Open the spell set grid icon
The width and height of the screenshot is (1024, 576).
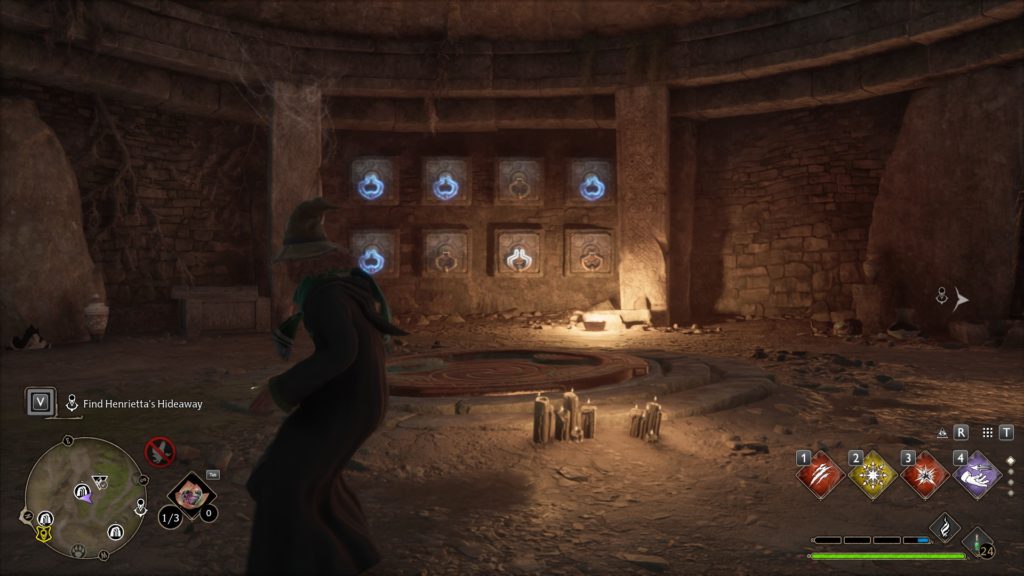(x=987, y=433)
